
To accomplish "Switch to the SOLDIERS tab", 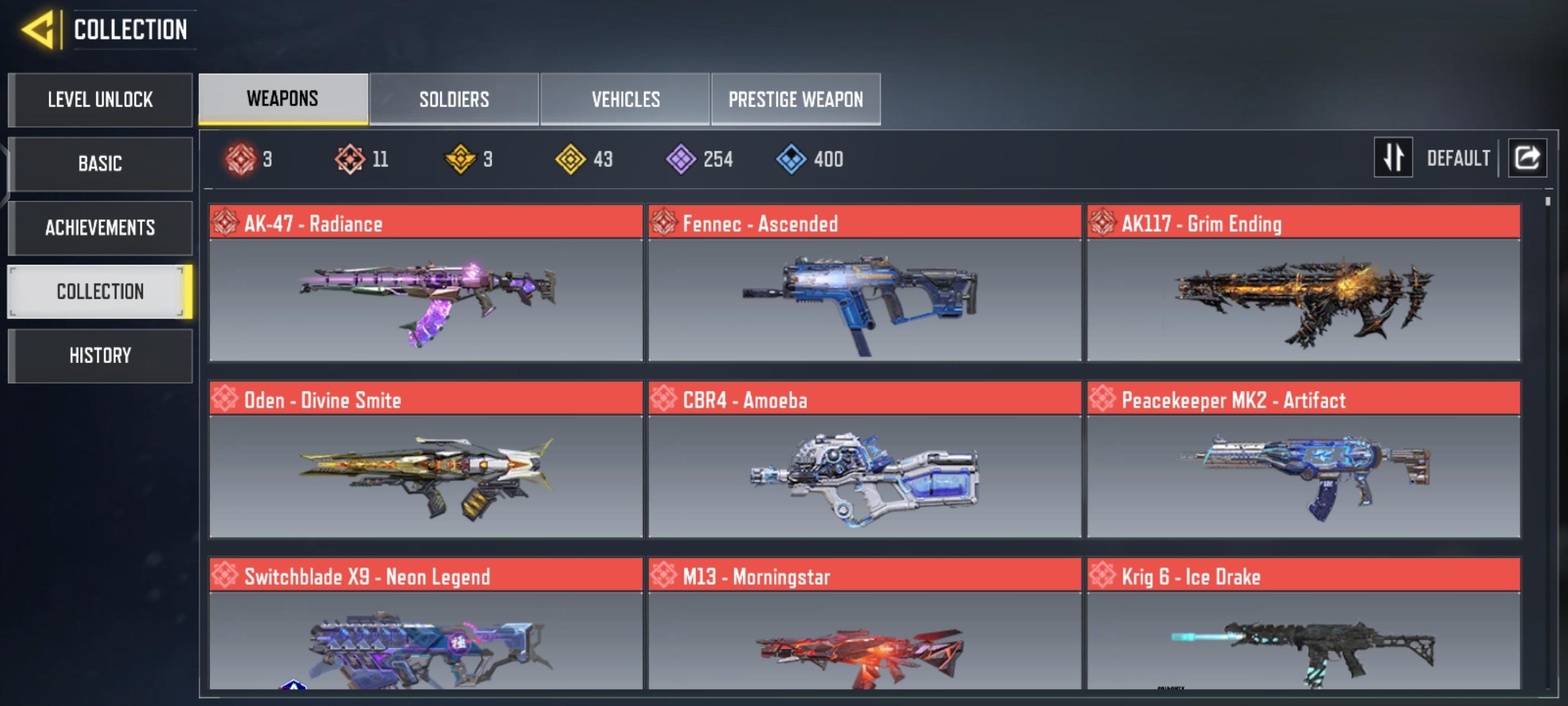I will (454, 99).
